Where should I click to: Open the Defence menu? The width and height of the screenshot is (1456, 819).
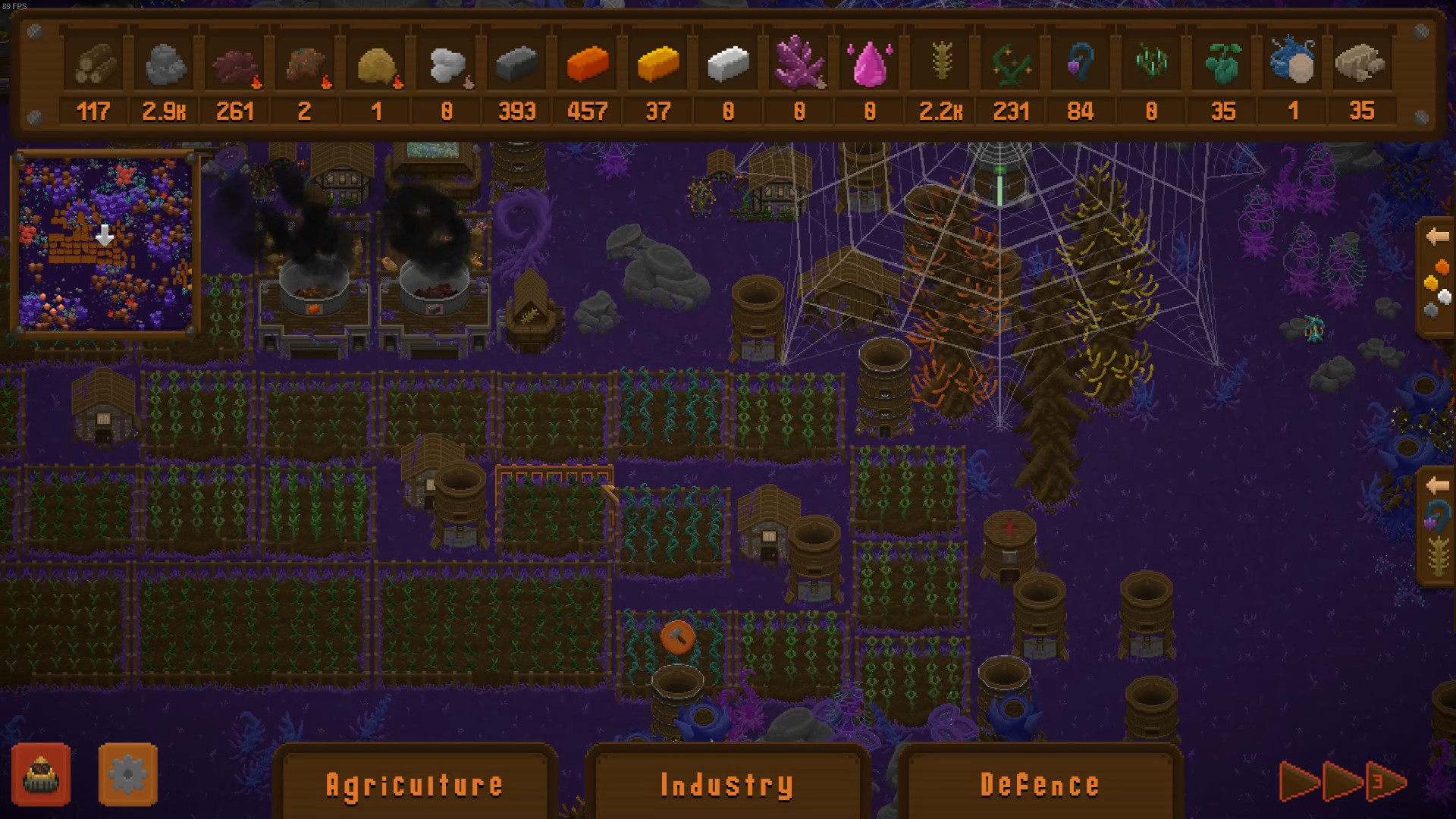point(1040,785)
